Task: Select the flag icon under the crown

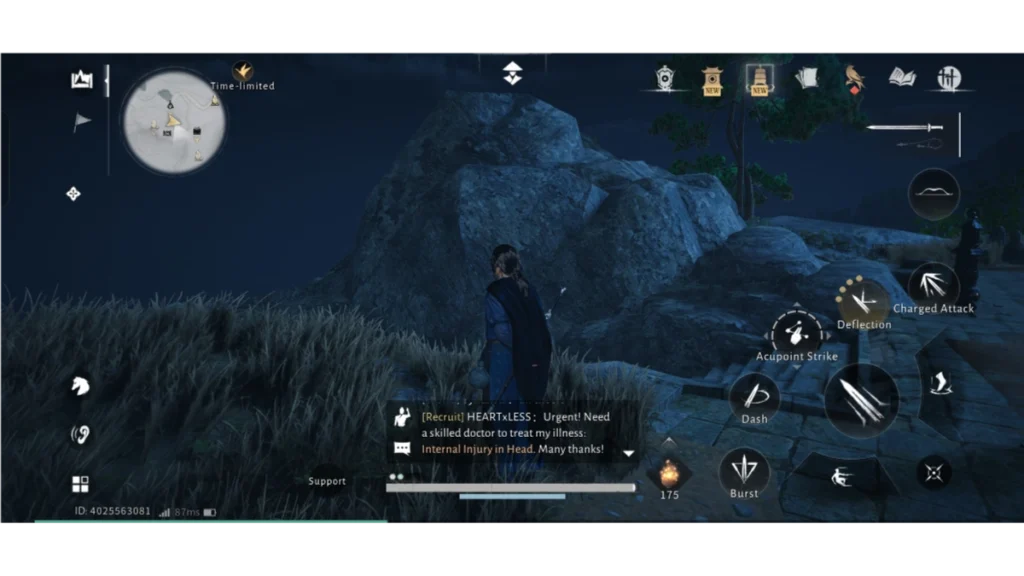Action: [x=82, y=122]
